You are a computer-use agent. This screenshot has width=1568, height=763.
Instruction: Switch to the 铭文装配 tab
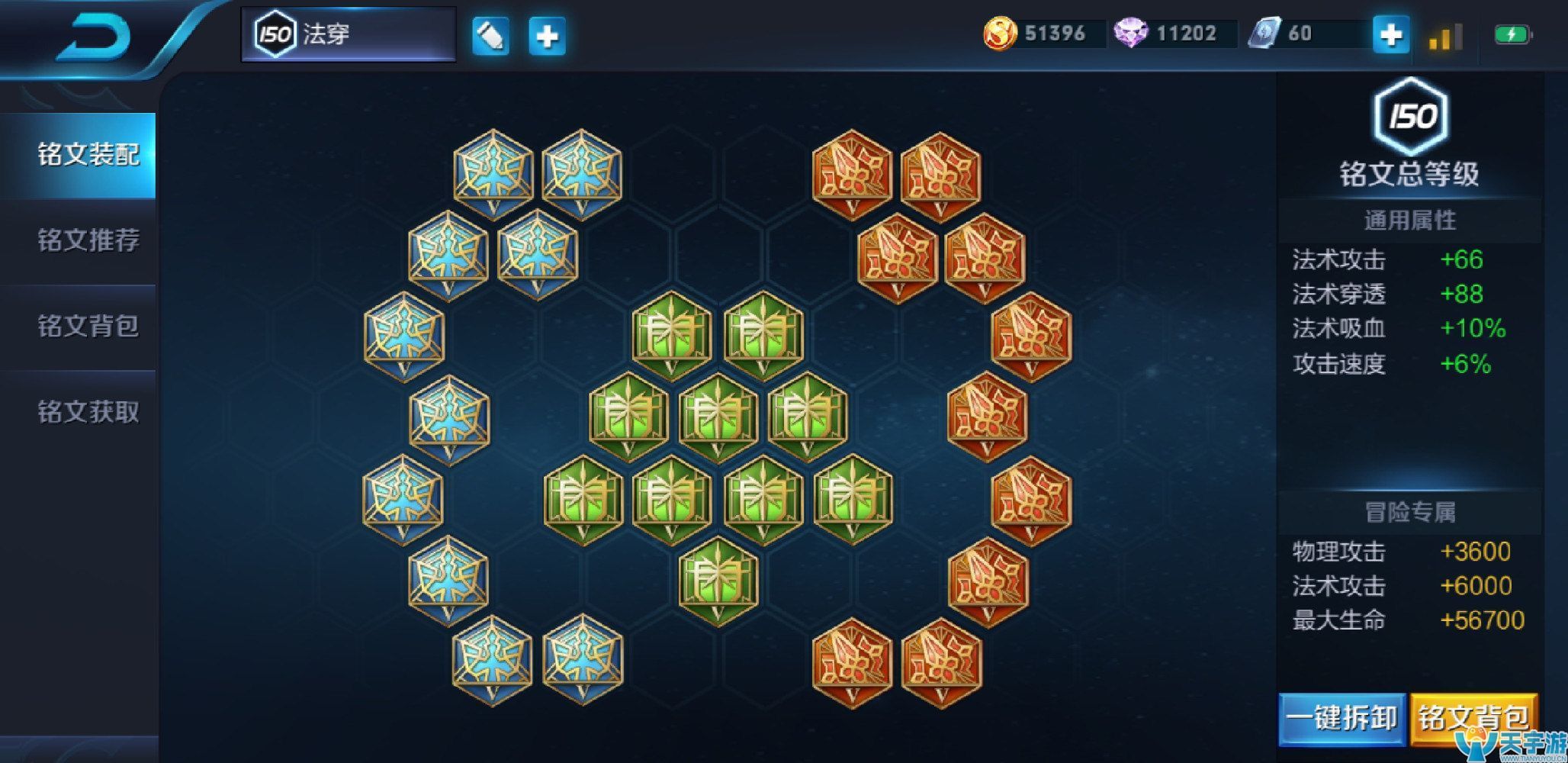[x=88, y=155]
